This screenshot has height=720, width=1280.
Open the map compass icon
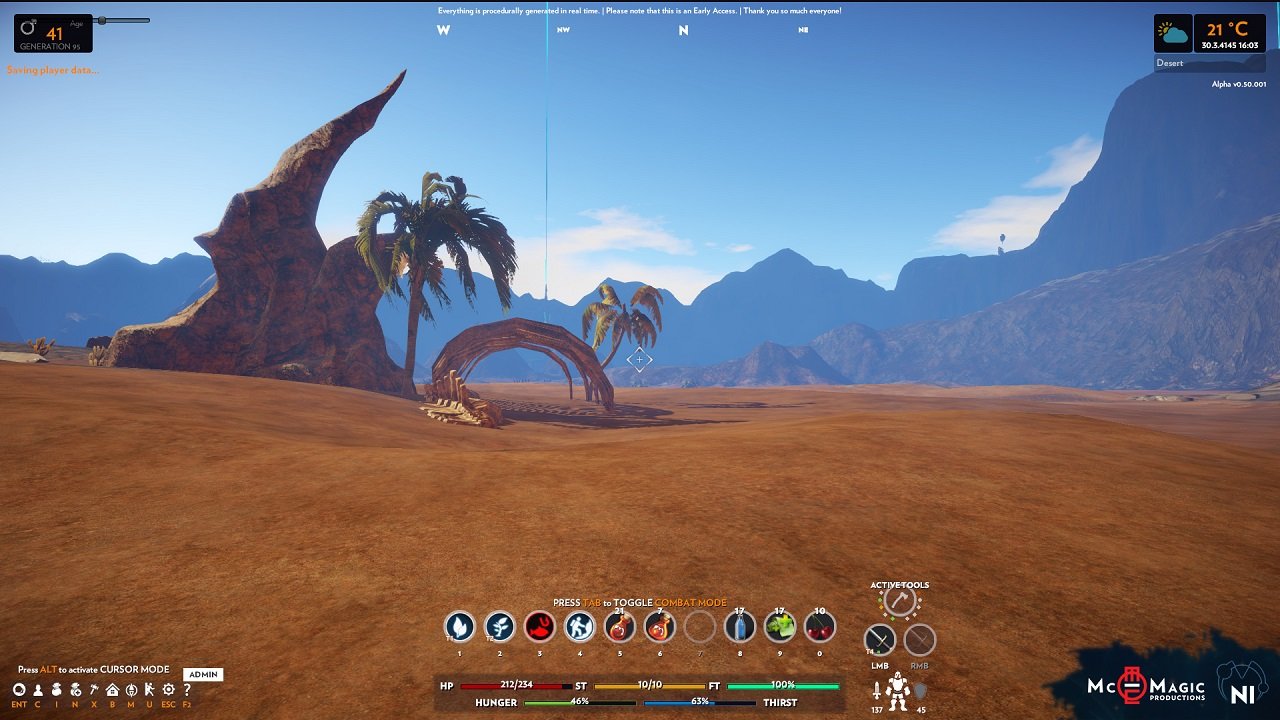131,690
